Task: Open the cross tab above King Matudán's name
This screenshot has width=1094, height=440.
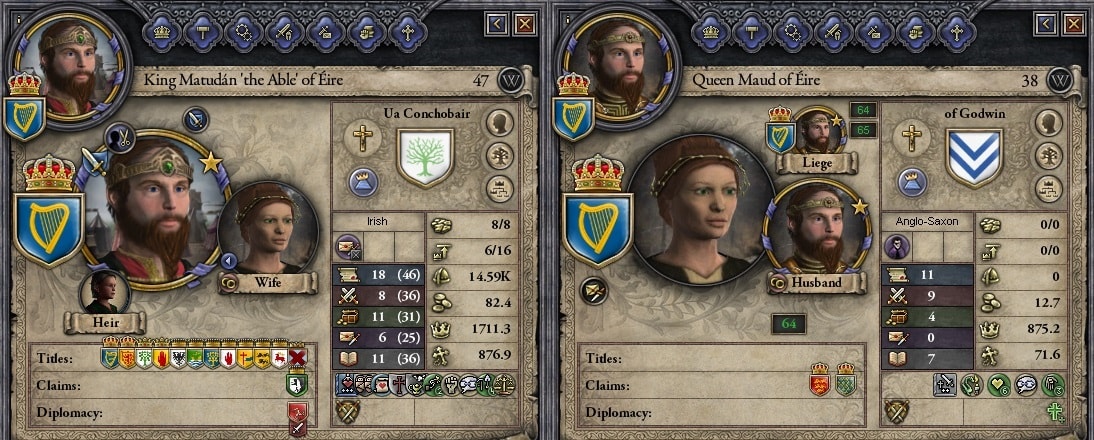Action: pos(407,31)
